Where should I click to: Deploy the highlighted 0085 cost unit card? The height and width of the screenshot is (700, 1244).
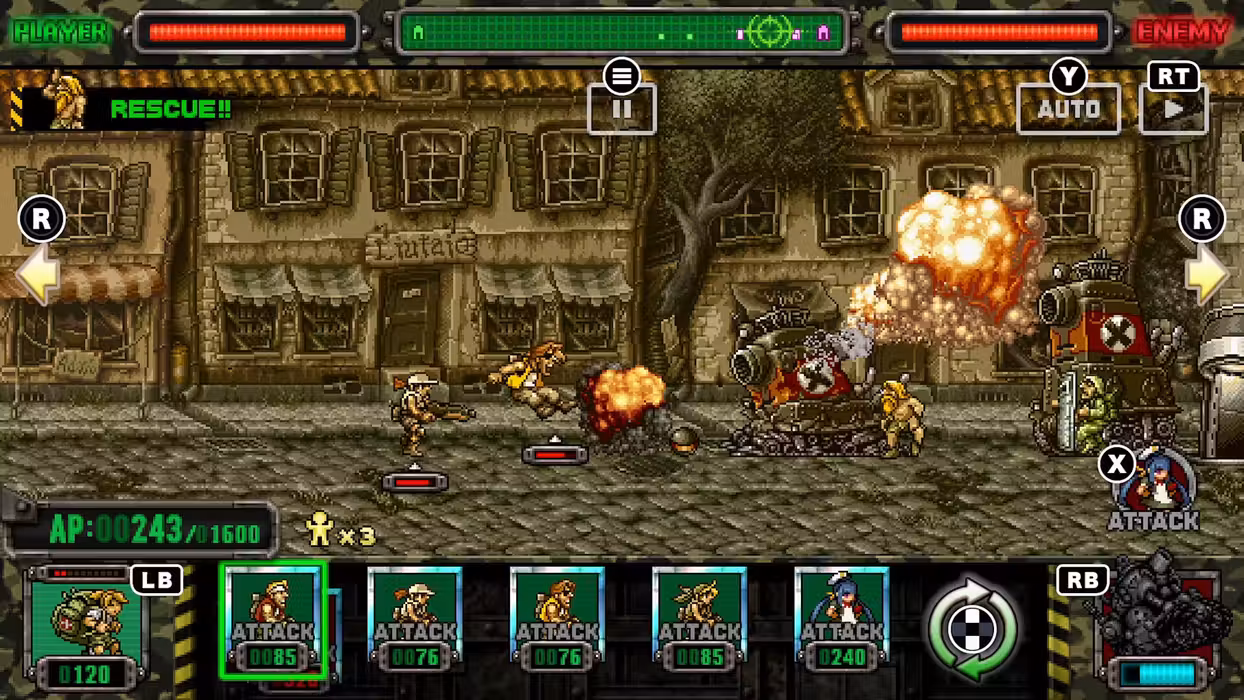[x=273, y=618]
